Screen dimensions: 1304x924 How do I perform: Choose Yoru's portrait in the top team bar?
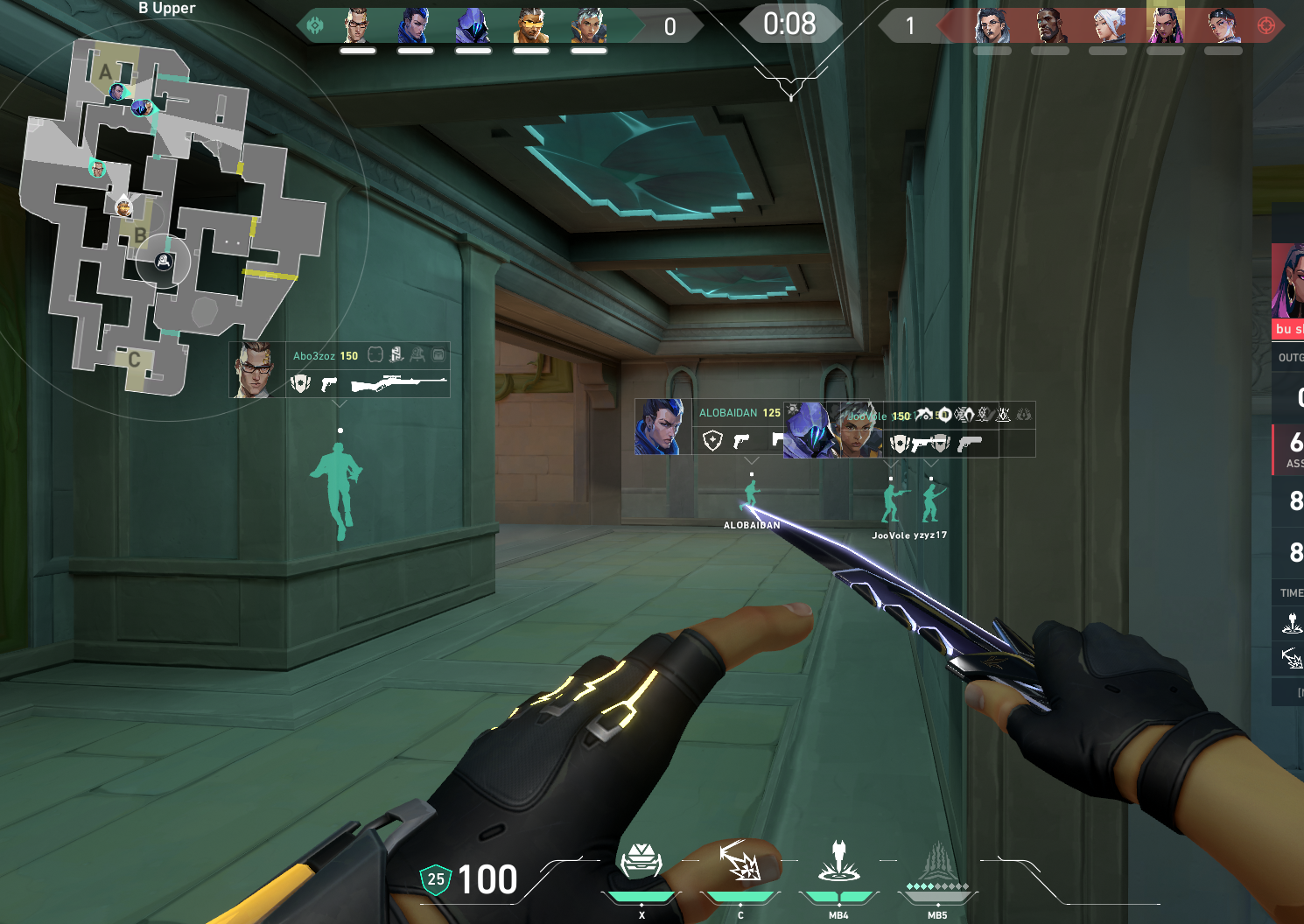pos(415,26)
